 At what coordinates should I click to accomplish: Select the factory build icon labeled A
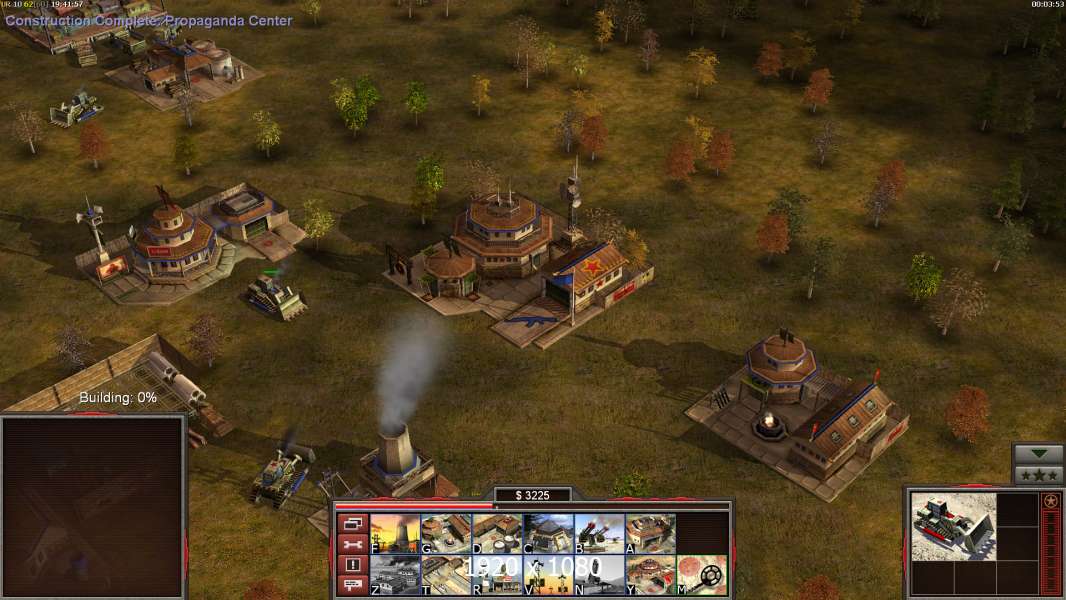tap(650, 534)
